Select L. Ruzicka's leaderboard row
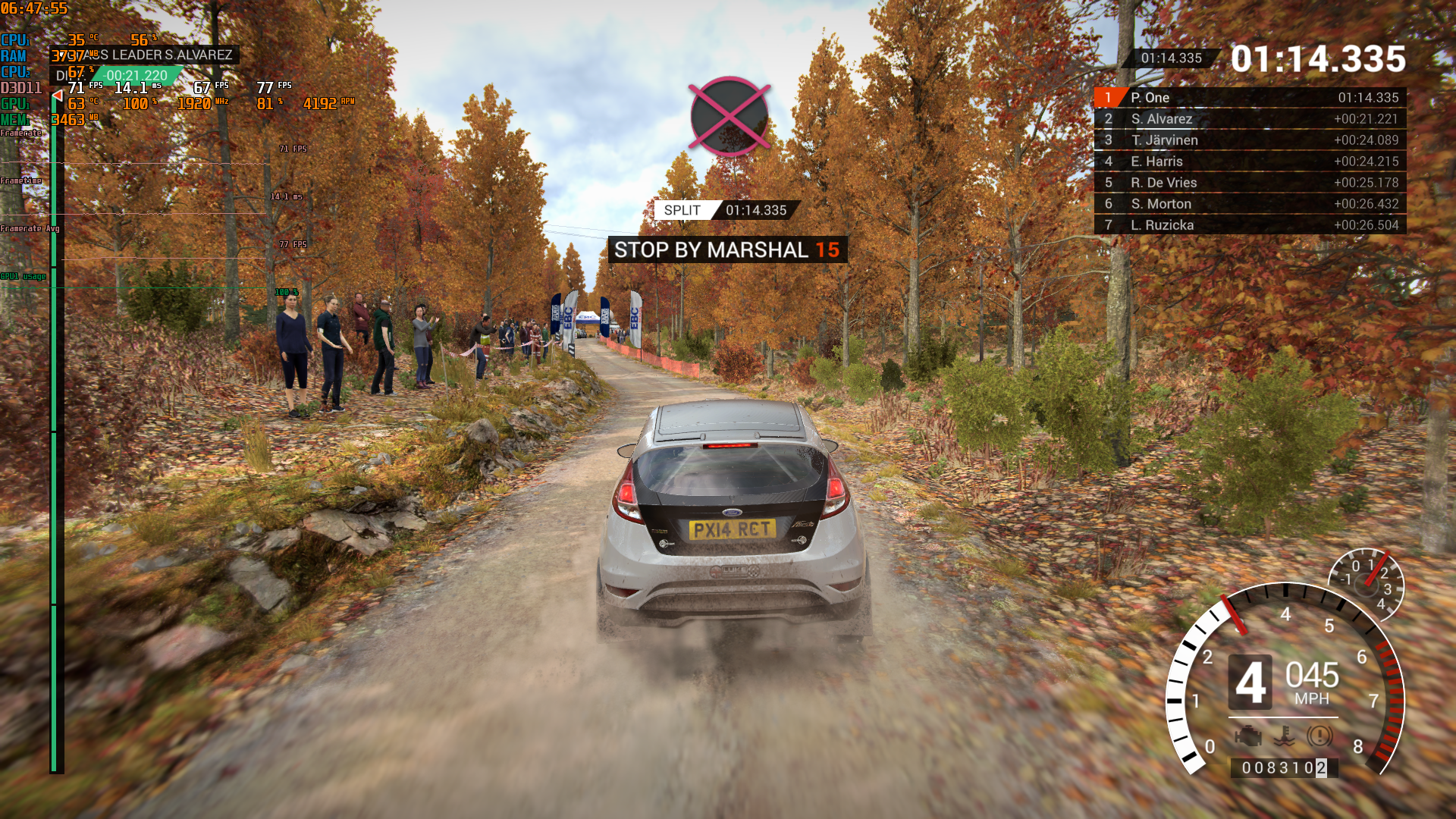The width and height of the screenshot is (1456, 819). [1250, 225]
